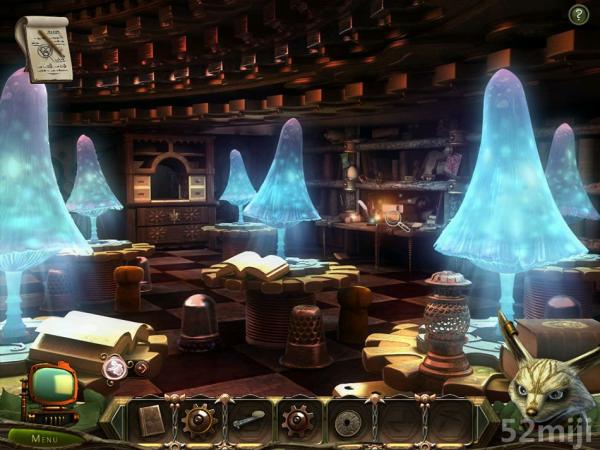Open the journal notes scroll
The height and width of the screenshot is (450, 600).
tap(42, 46)
